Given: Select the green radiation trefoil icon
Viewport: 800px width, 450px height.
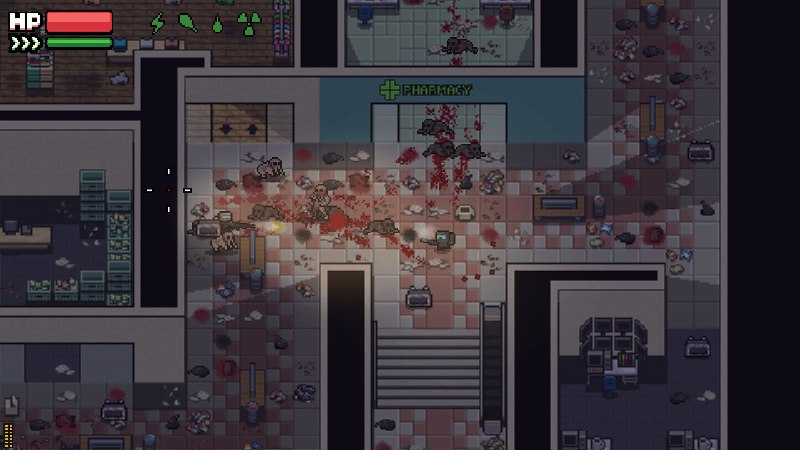Looking at the screenshot, I should [247, 22].
